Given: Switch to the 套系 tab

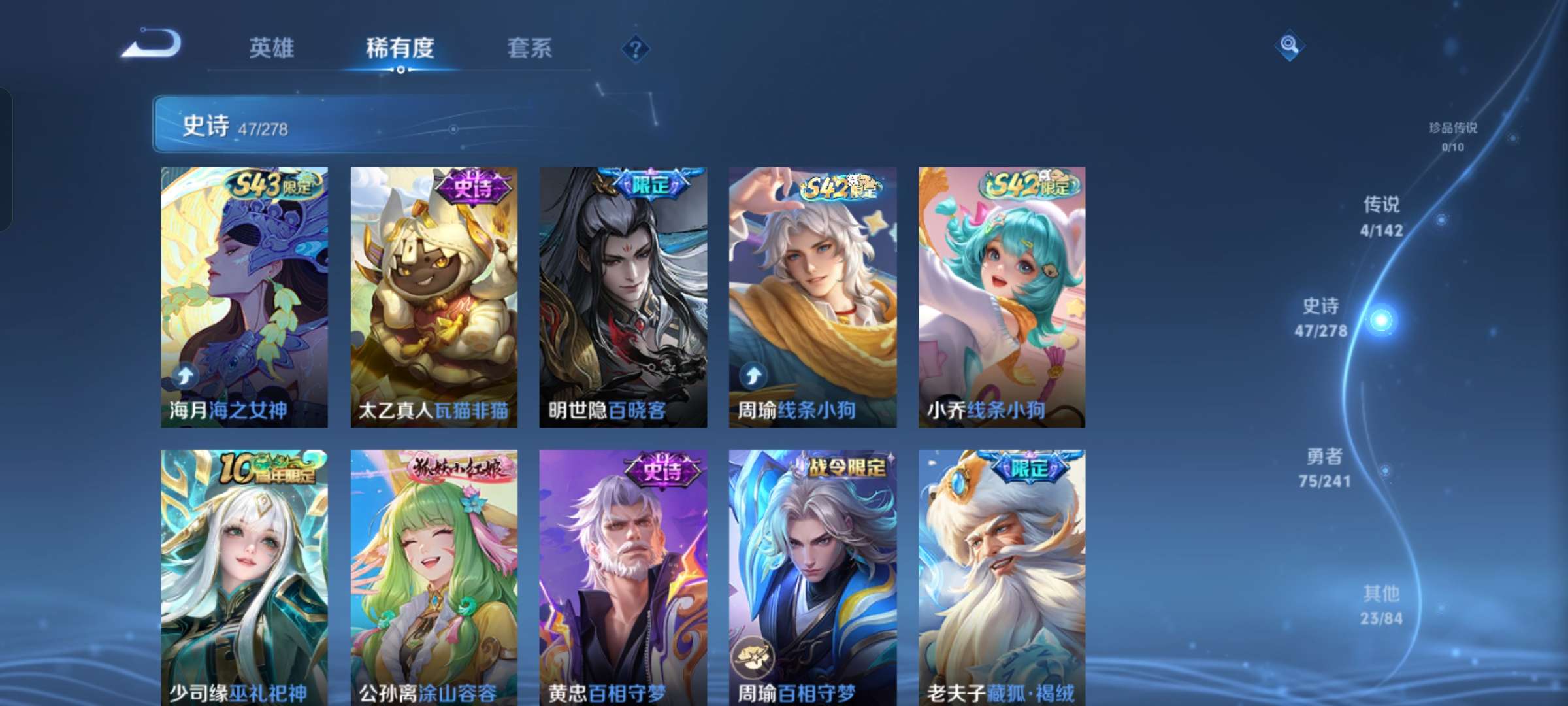Looking at the screenshot, I should [x=529, y=48].
